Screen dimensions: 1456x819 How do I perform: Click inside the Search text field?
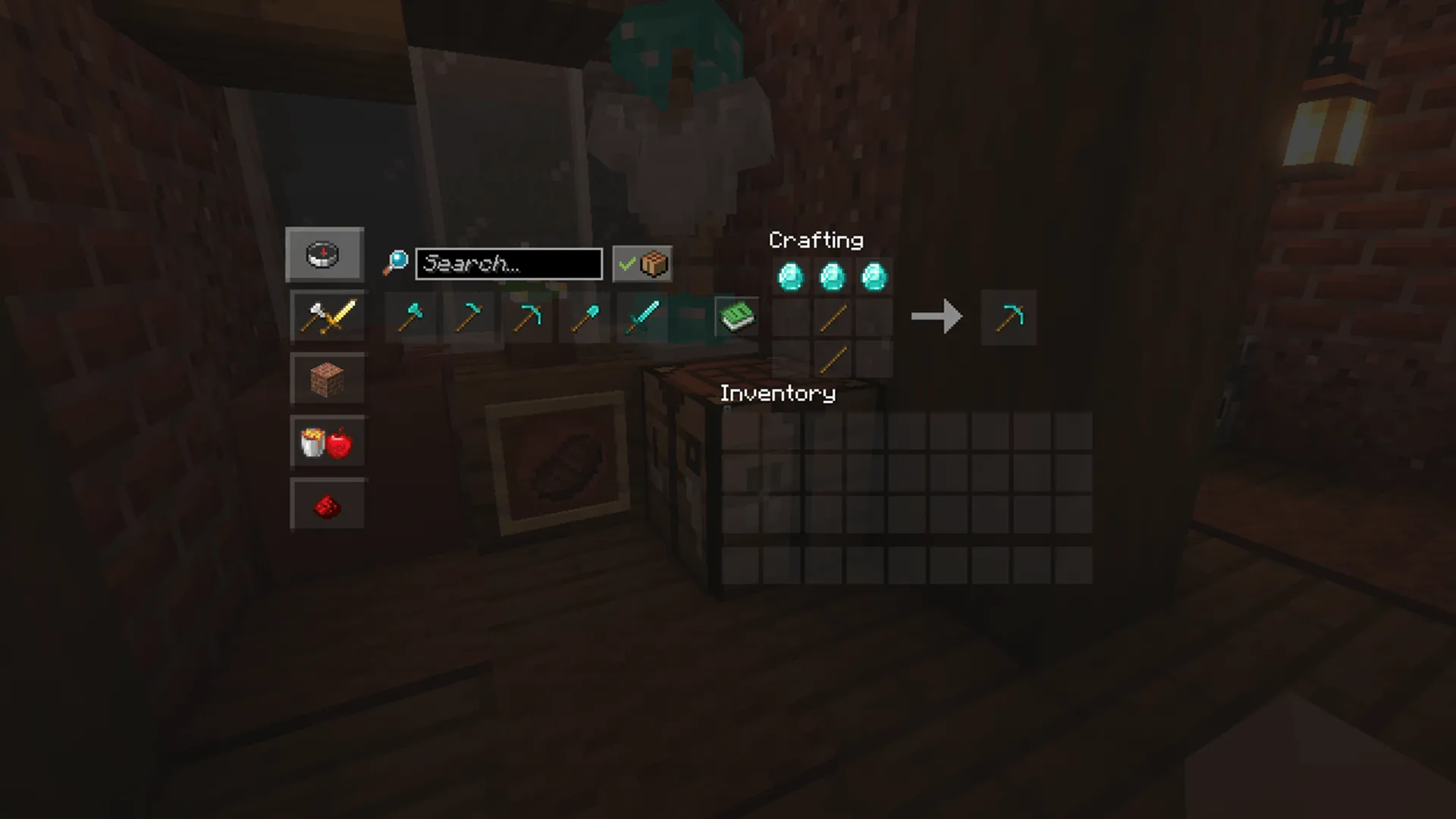coord(508,264)
